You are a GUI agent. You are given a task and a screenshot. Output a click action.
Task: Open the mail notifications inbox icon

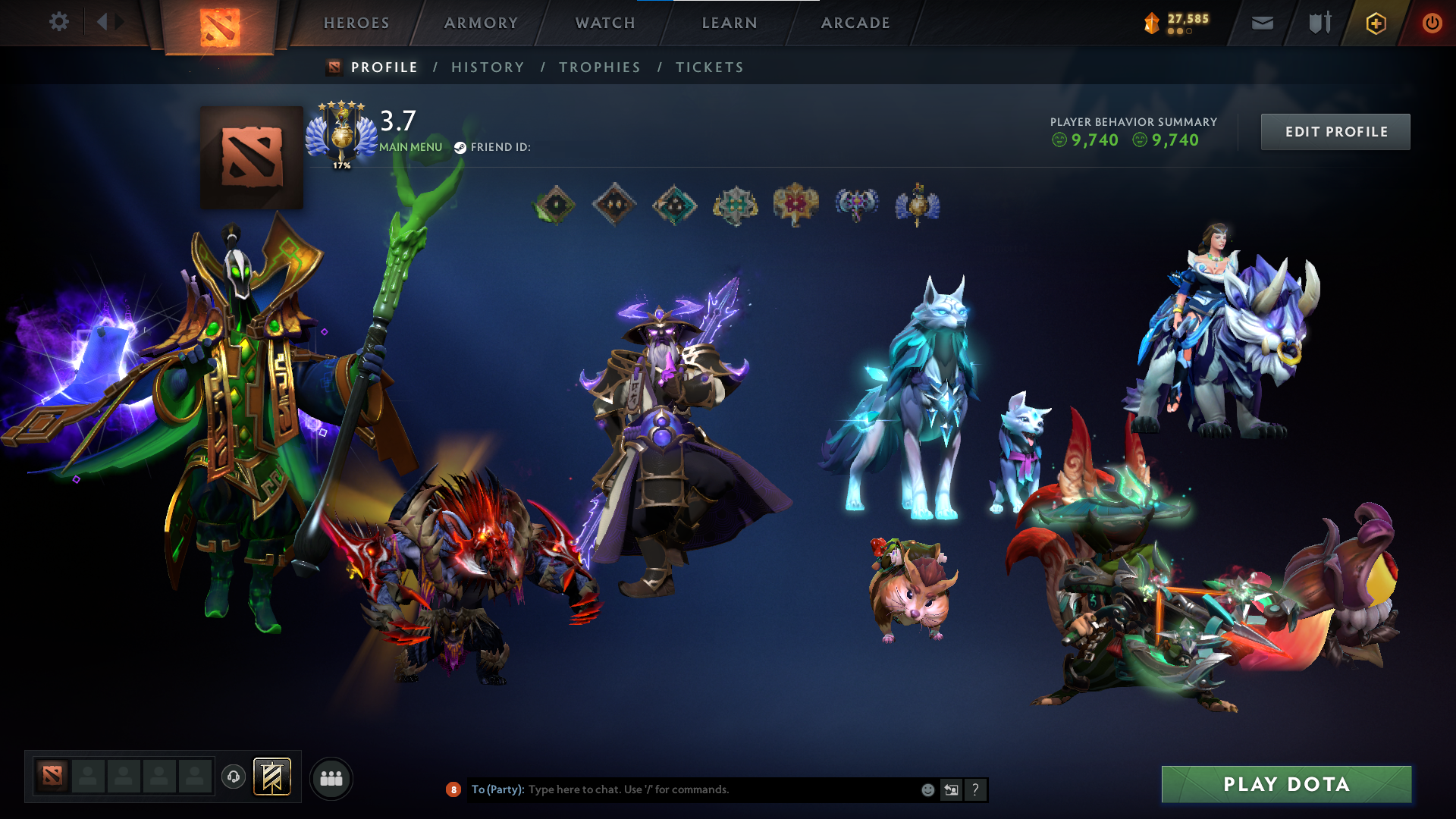coord(1262,23)
